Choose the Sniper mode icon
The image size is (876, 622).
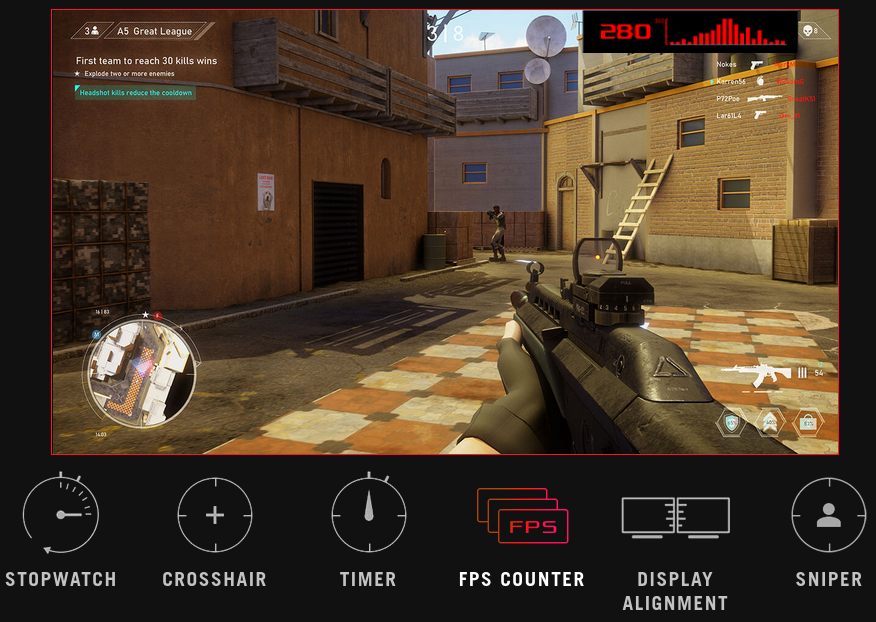pyautogui.click(x=828, y=515)
